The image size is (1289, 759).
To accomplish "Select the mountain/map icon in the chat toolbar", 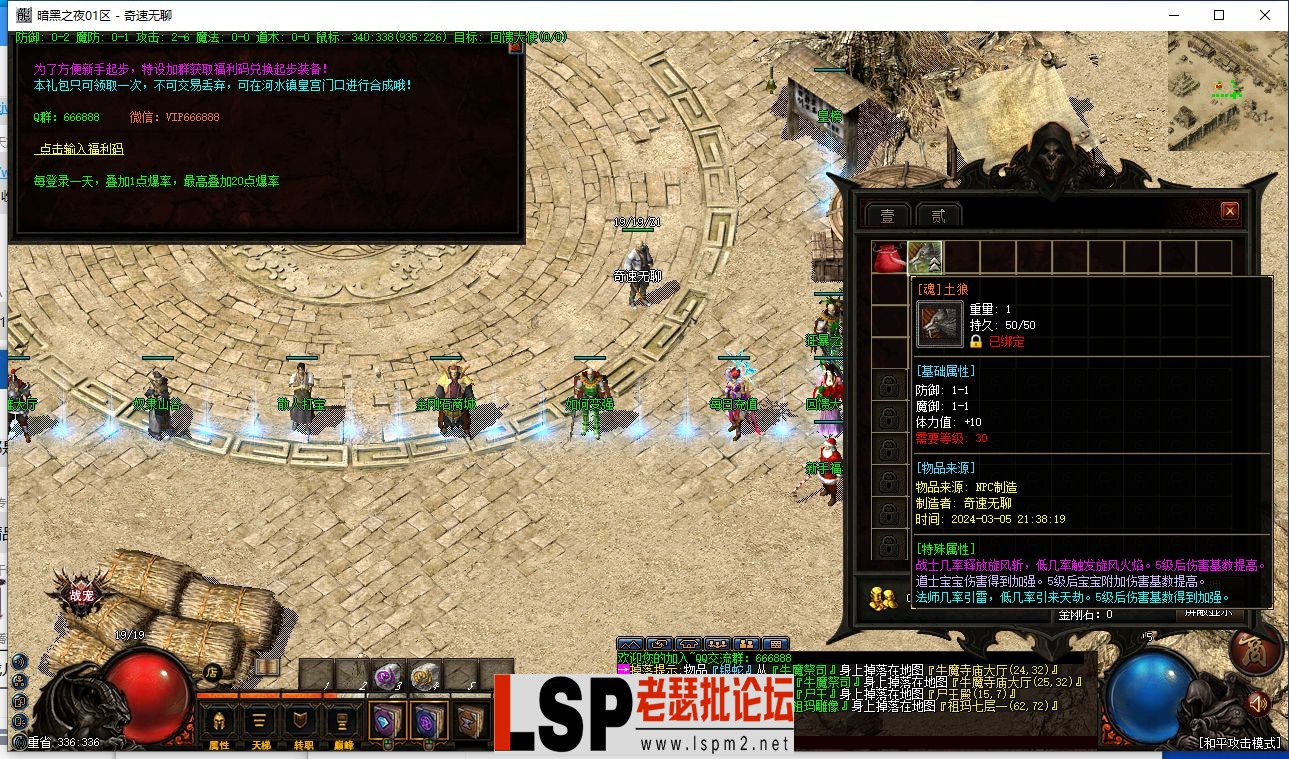I will (632, 644).
